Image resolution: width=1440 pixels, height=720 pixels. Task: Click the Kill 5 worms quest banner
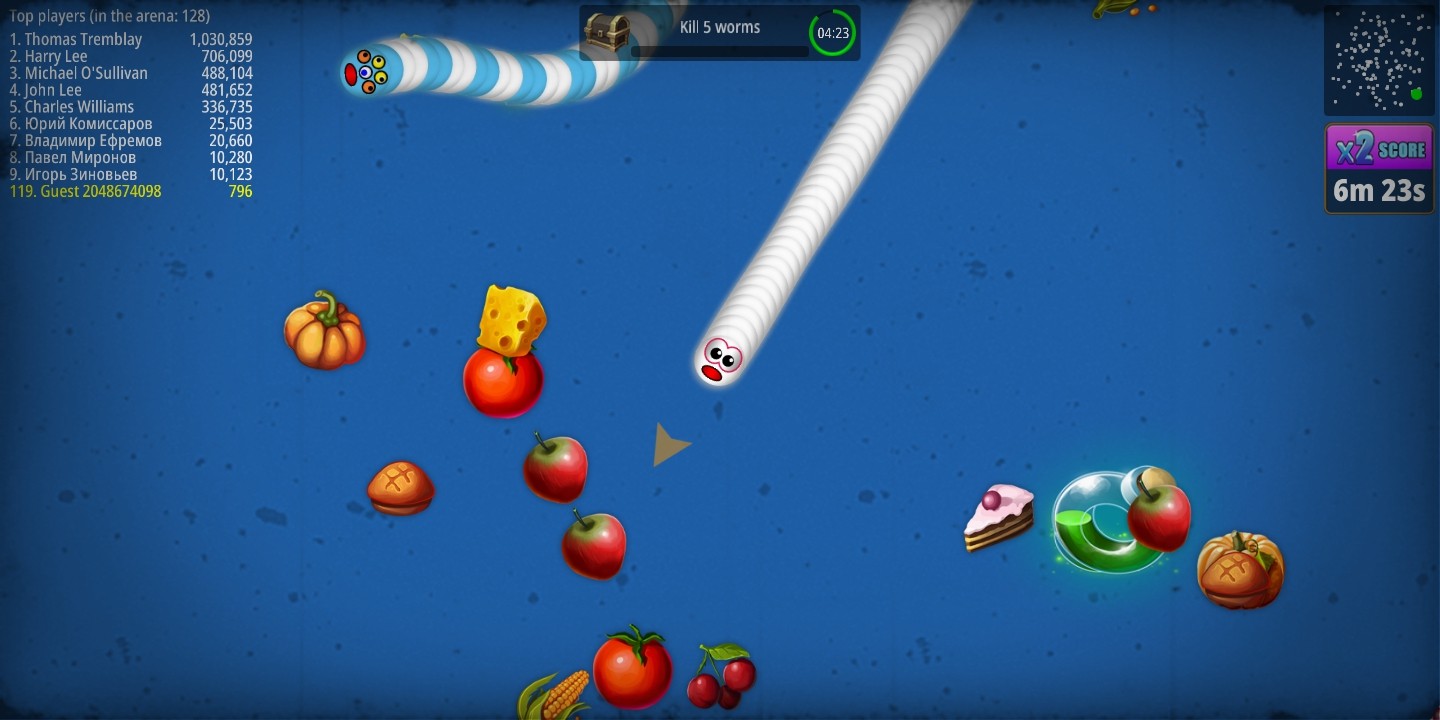[718, 28]
